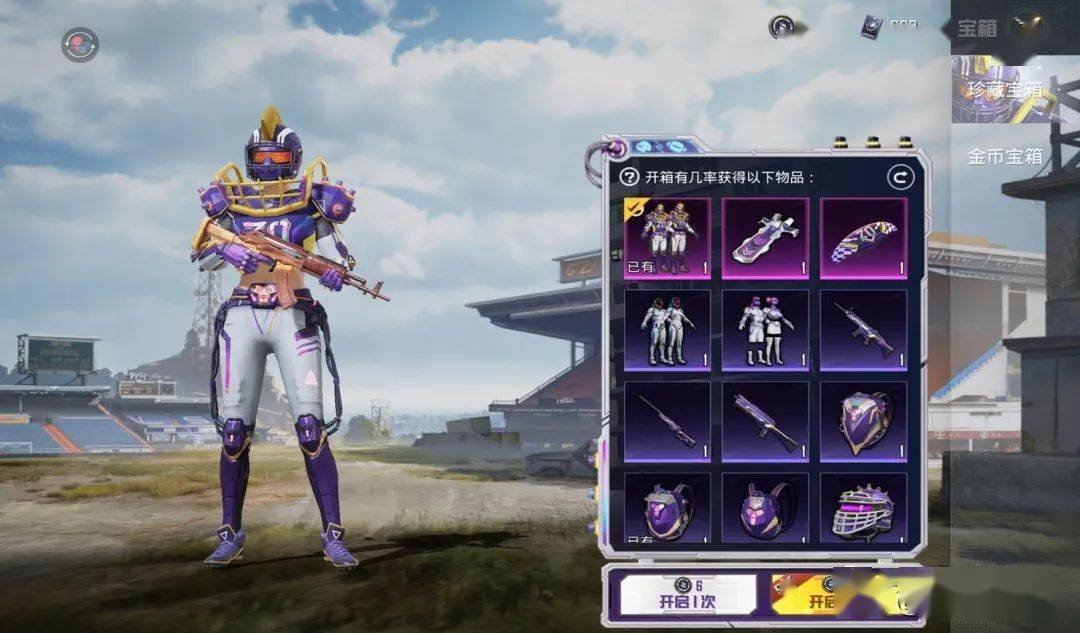Preview the purple aircraft skin item

pyautogui.click(x=765, y=238)
